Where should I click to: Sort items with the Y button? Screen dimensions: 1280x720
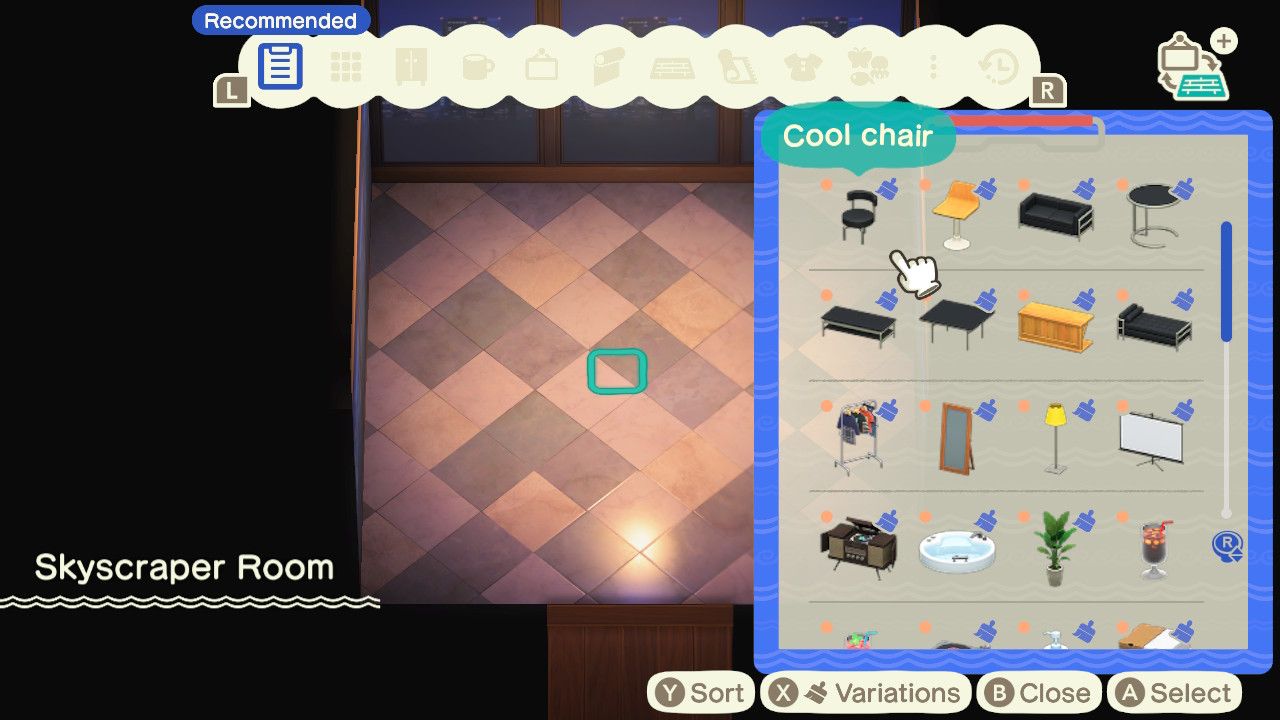(x=700, y=691)
